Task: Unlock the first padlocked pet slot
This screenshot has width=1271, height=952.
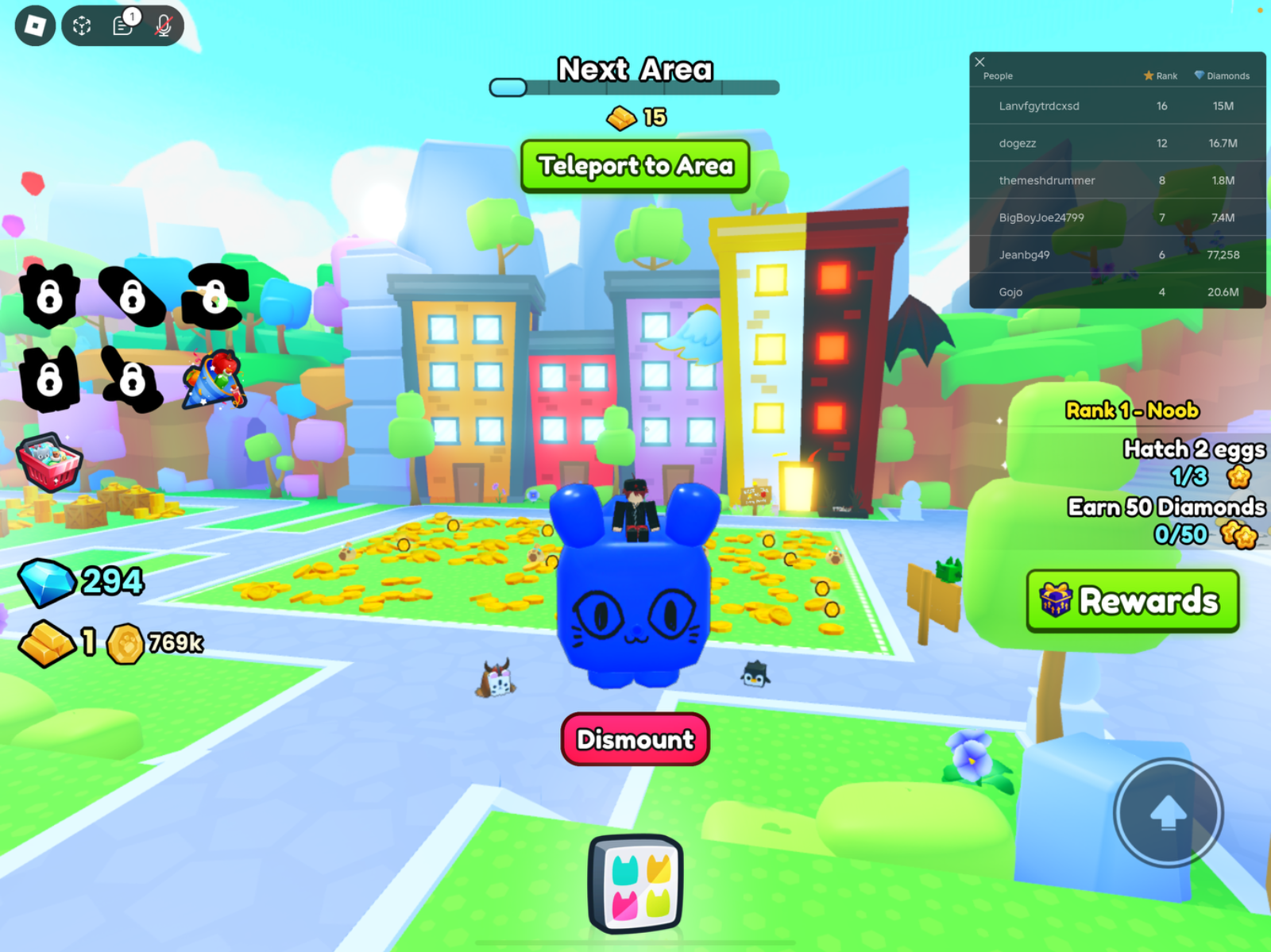Action: click(x=51, y=297)
